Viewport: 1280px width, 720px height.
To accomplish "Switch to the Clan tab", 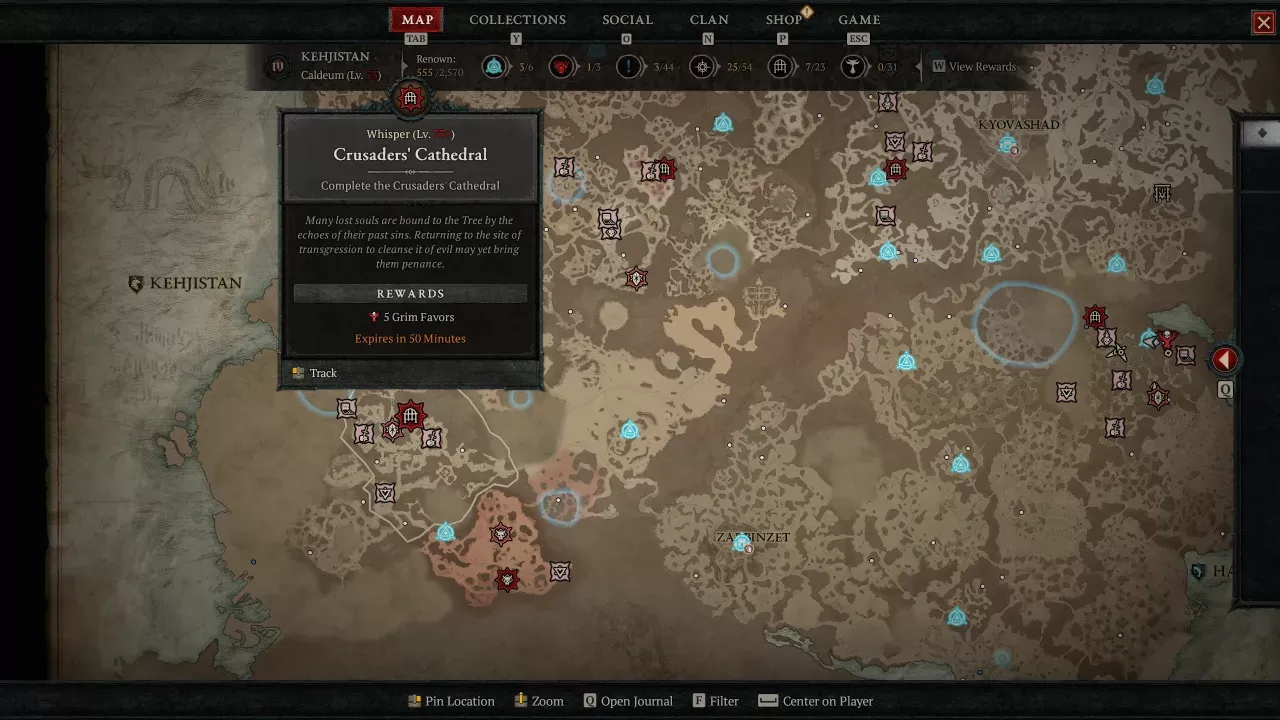I will coord(709,20).
